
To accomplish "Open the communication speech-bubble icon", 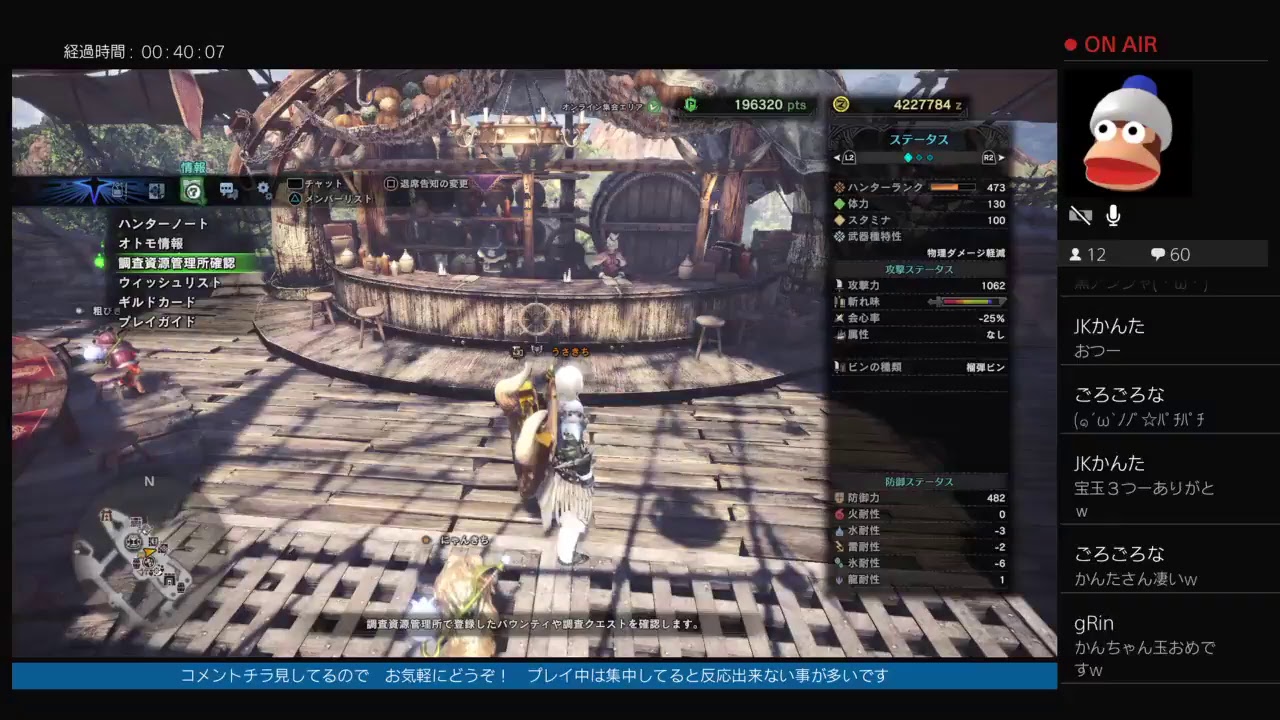I will (227, 188).
